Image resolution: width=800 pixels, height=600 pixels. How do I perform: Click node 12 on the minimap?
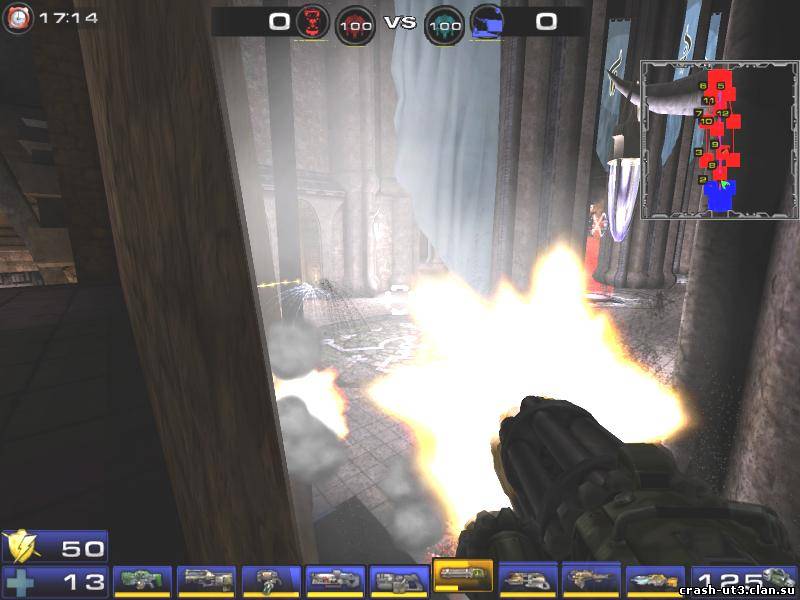[723, 114]
